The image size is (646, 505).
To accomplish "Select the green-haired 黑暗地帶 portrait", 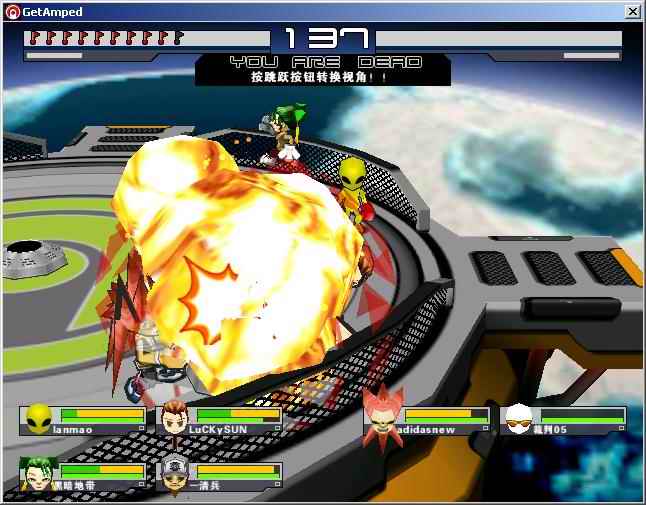I will tap(39, 472).
